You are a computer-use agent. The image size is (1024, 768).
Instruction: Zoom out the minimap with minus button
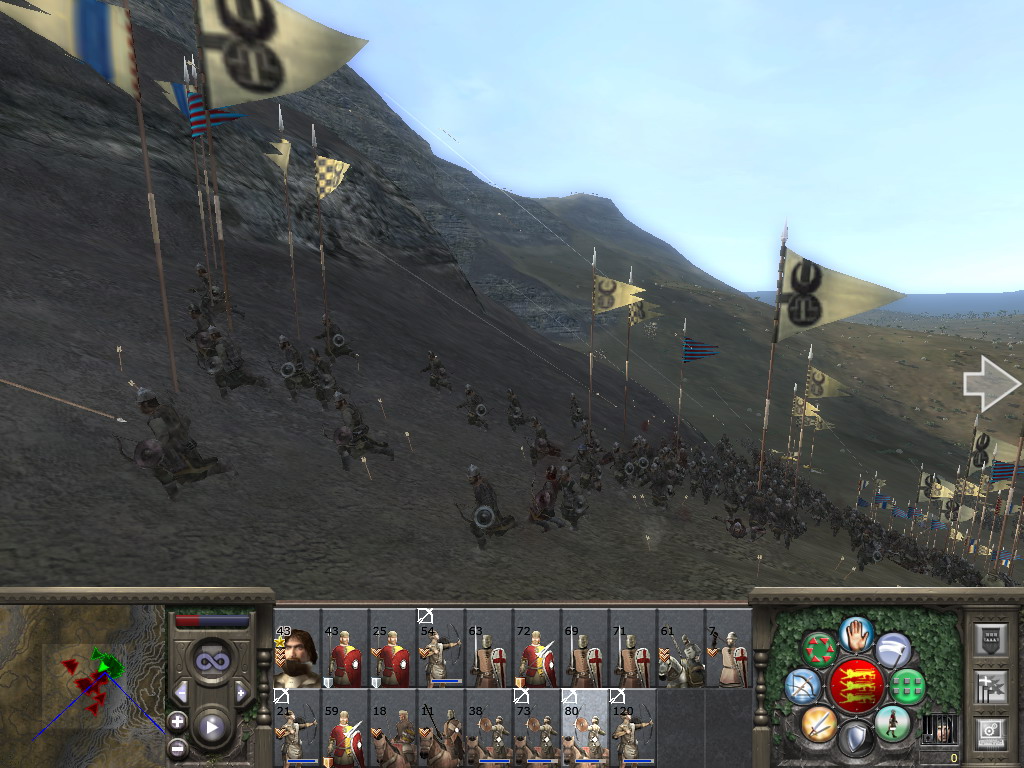(177, 747)
